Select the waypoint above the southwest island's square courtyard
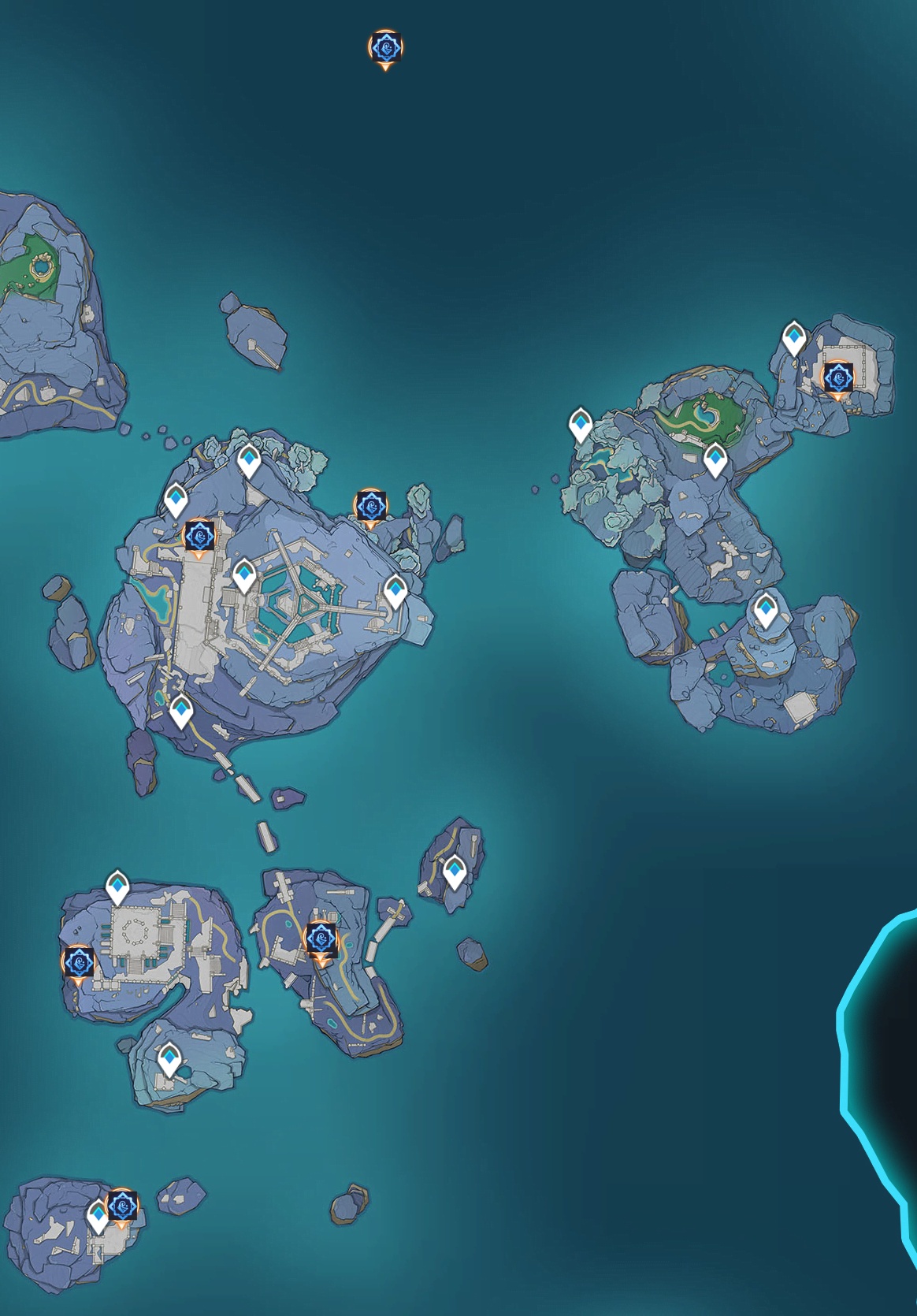 point(118,887)
